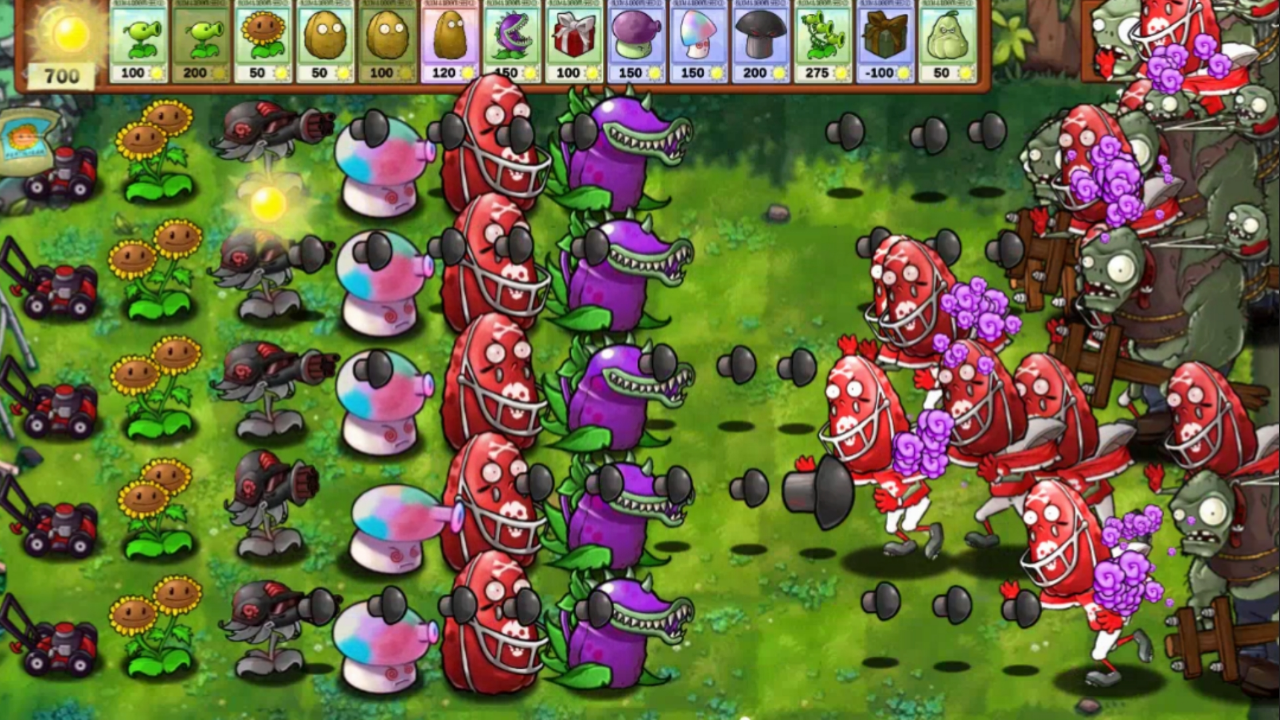Pick the -100 sun brown gift packet
Viewport: 1280px width, 720px height.
click(x=884, y=40)
